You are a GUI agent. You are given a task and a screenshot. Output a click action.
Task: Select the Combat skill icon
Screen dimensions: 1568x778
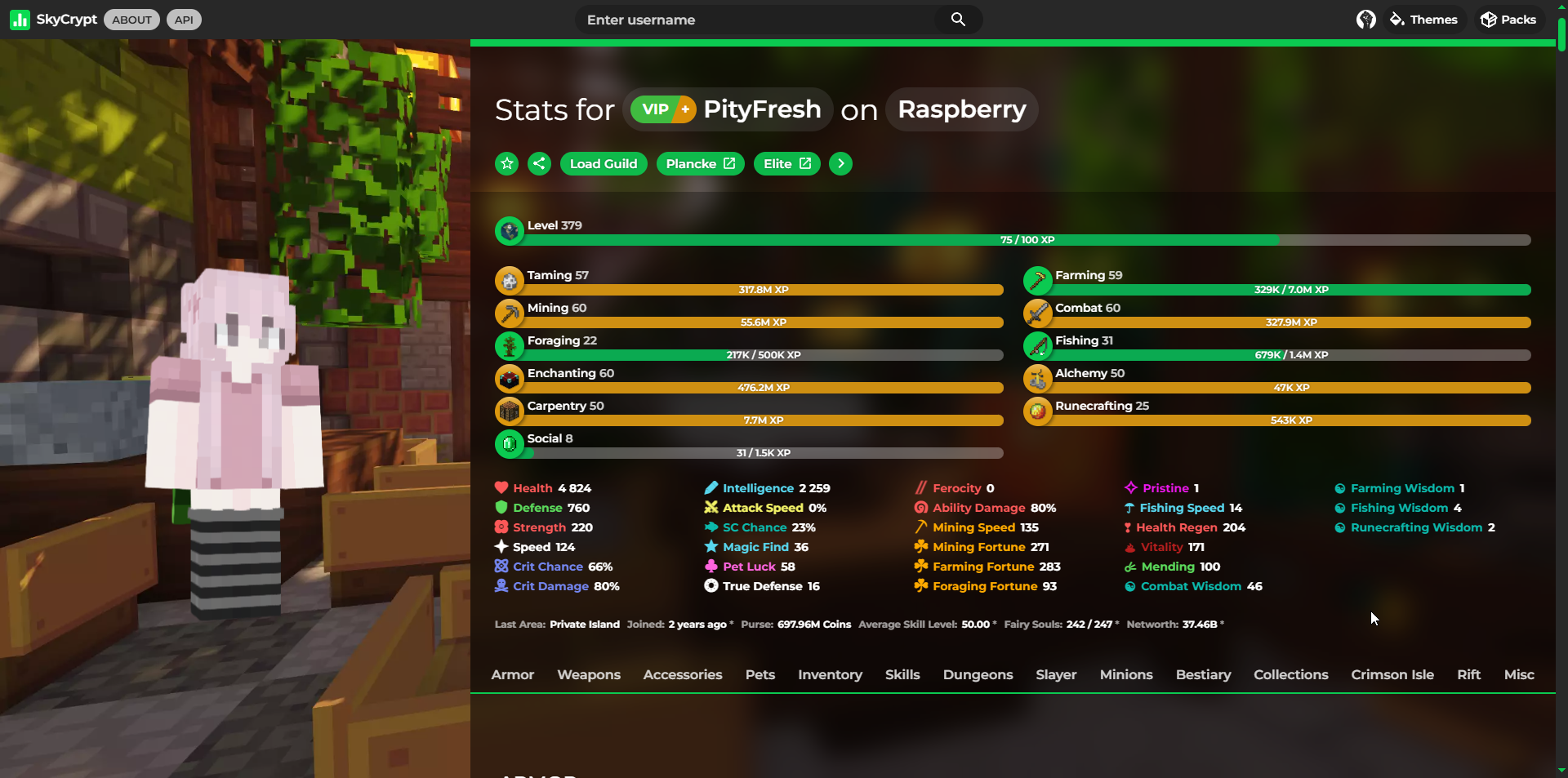tap(1038, 313)
